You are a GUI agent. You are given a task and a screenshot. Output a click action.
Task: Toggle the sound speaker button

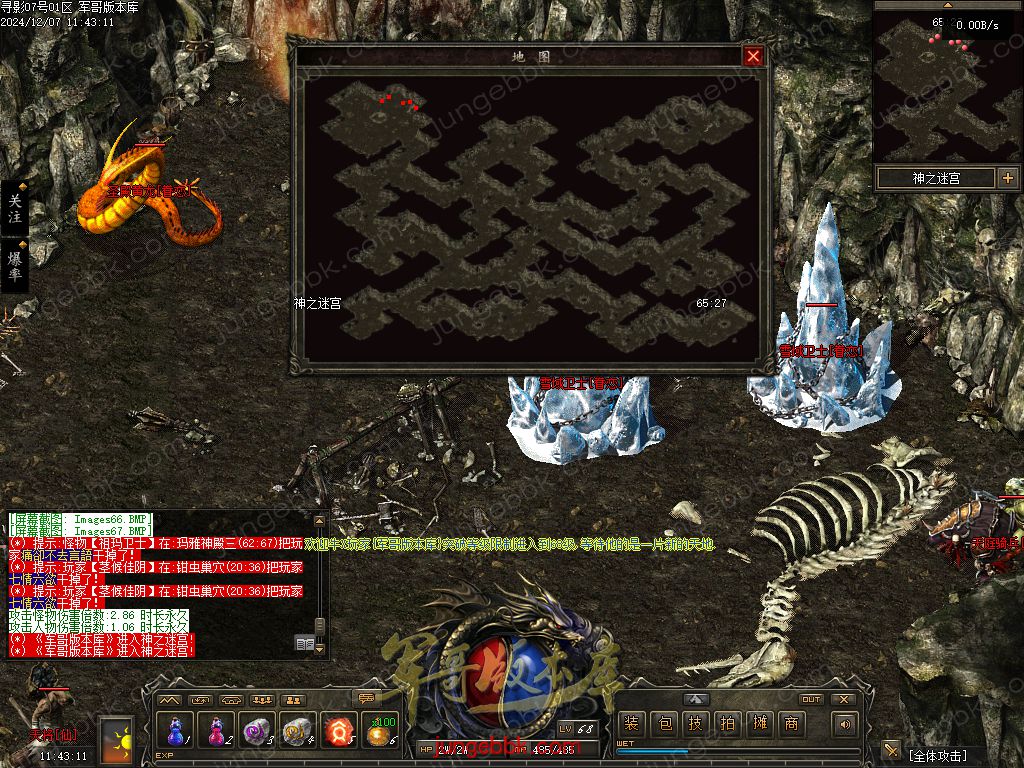click(x=846, y=724)
